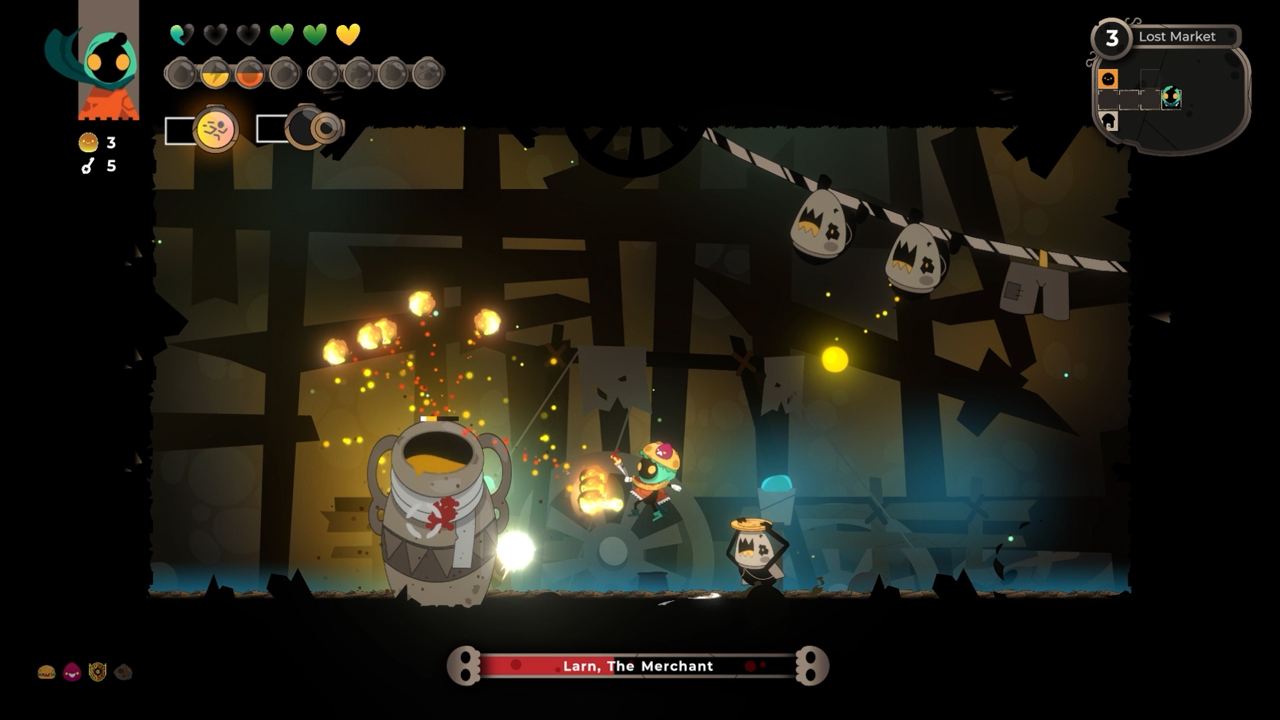Click the yellow lightning-filled ammo vial
The width and height of the screenshot is (1280, 720).
click(215, 74)
